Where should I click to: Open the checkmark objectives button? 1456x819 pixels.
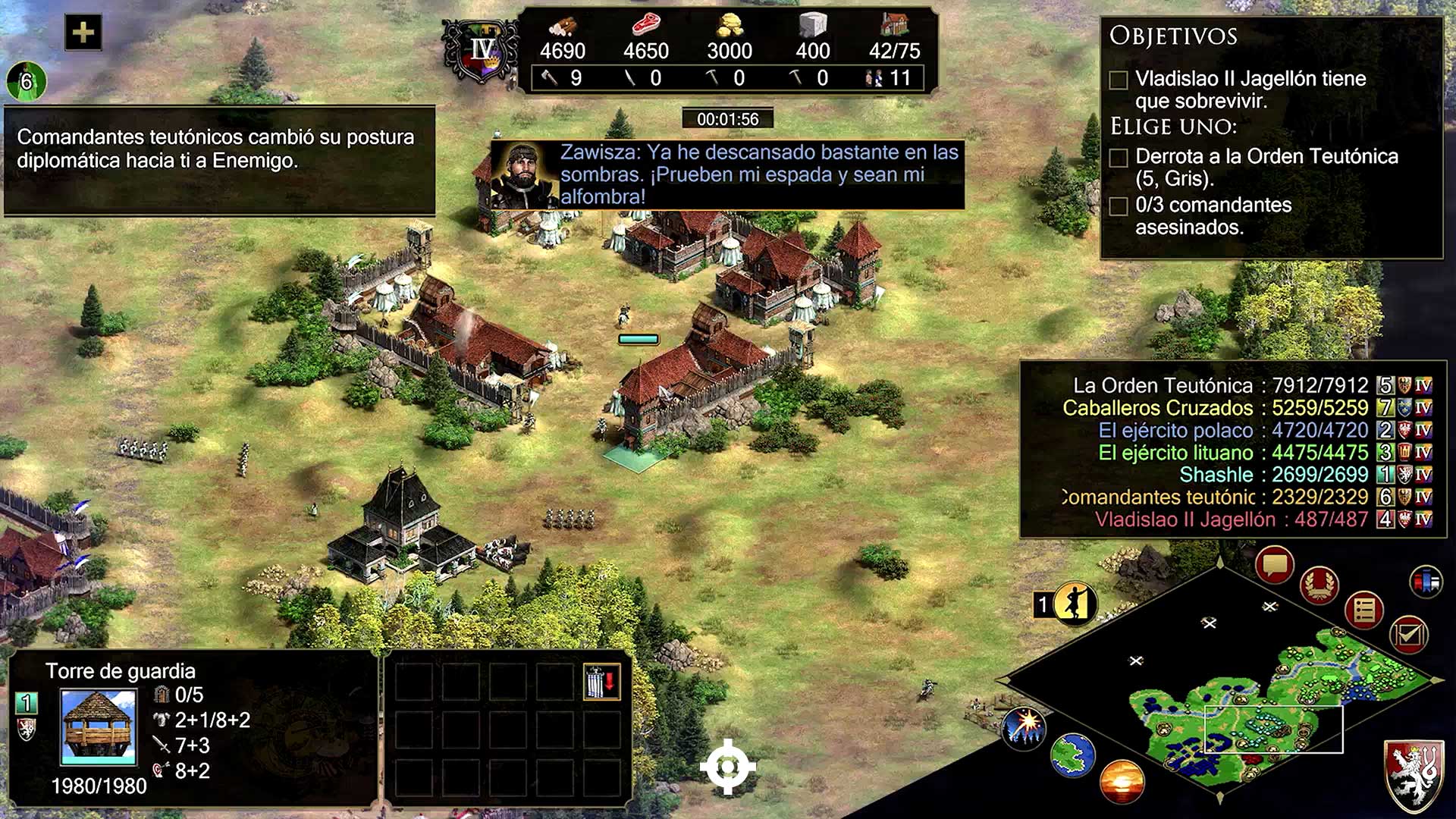click(x=1408, y=634)
